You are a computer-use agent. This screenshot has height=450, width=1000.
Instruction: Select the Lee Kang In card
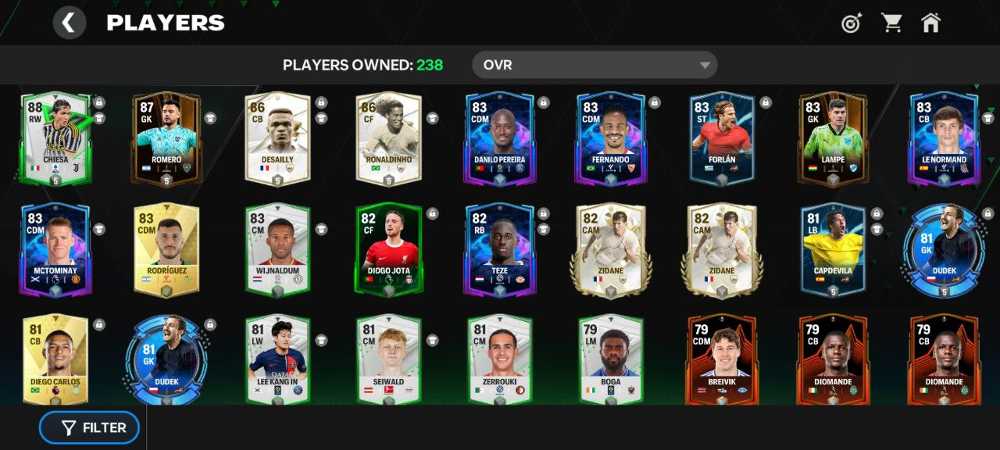[x=277, y=360]
